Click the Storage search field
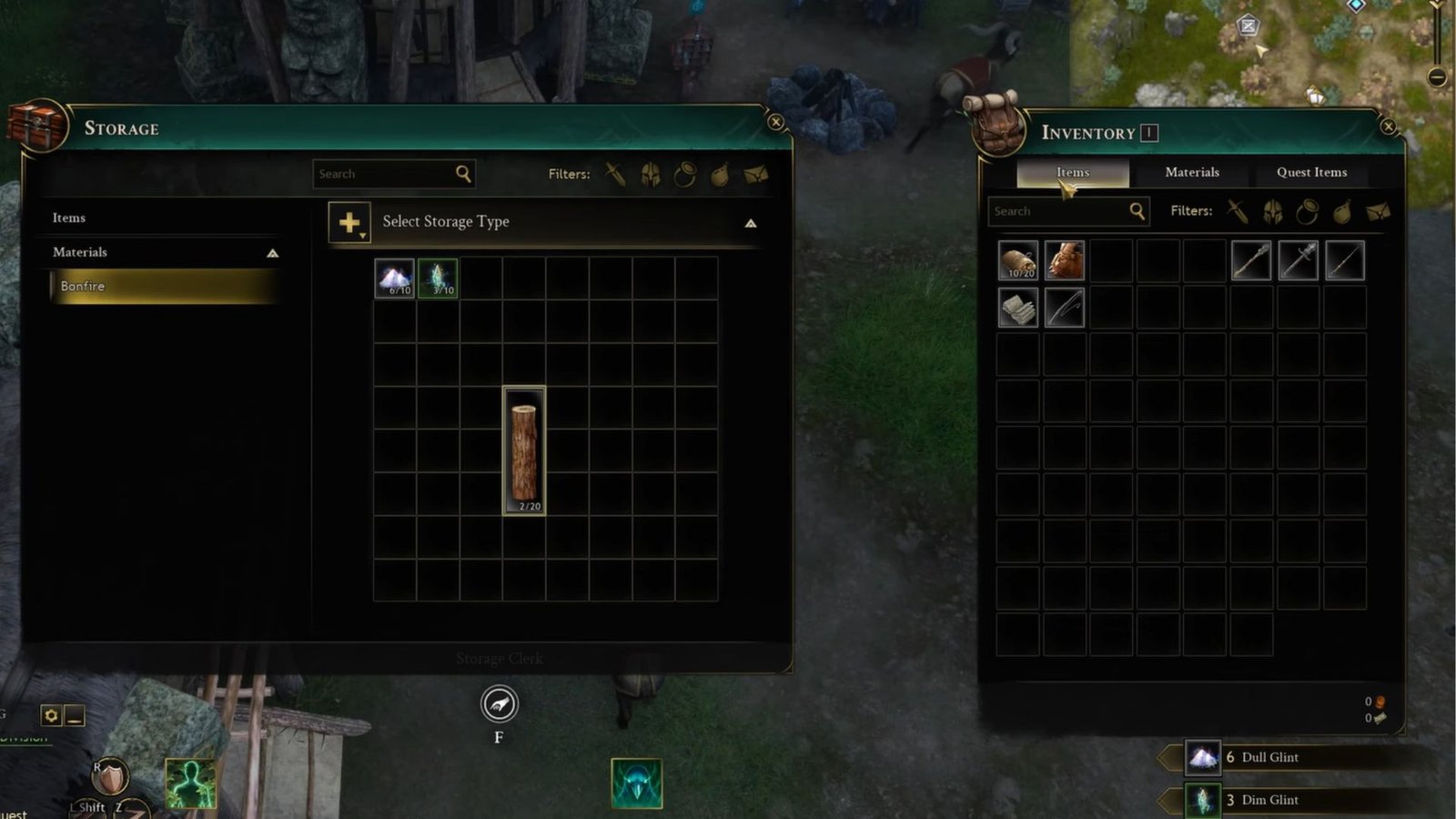 click(384, 174)
